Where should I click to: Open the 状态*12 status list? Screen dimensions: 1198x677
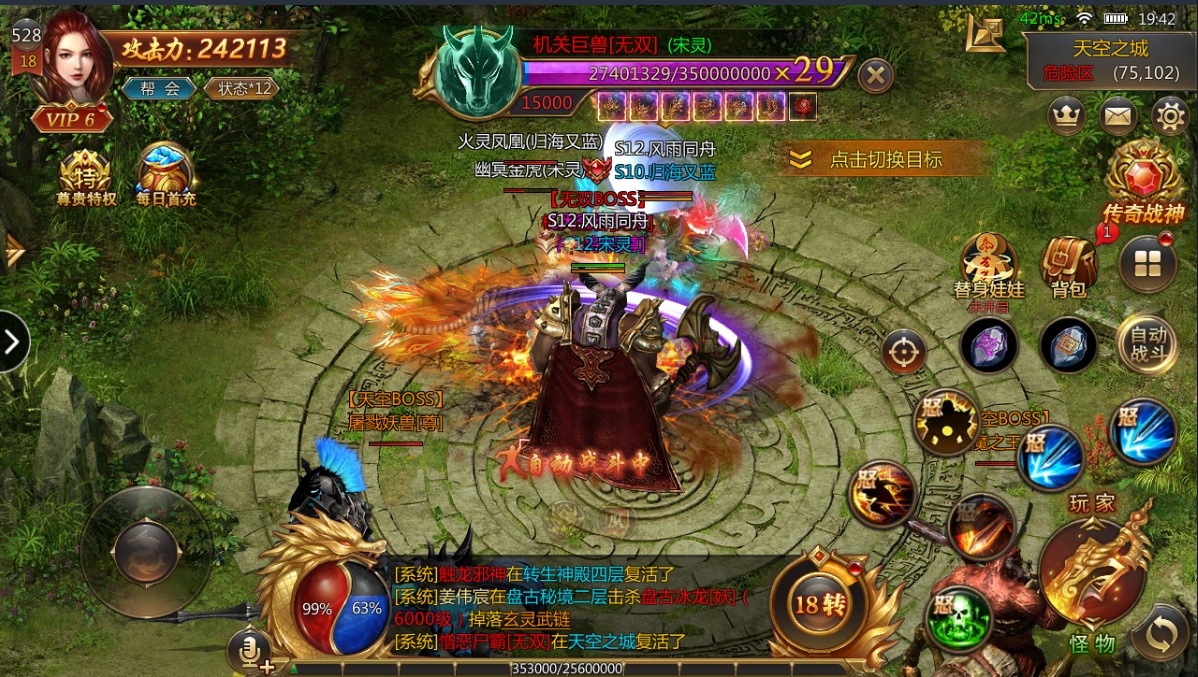[x=240, y=88]
